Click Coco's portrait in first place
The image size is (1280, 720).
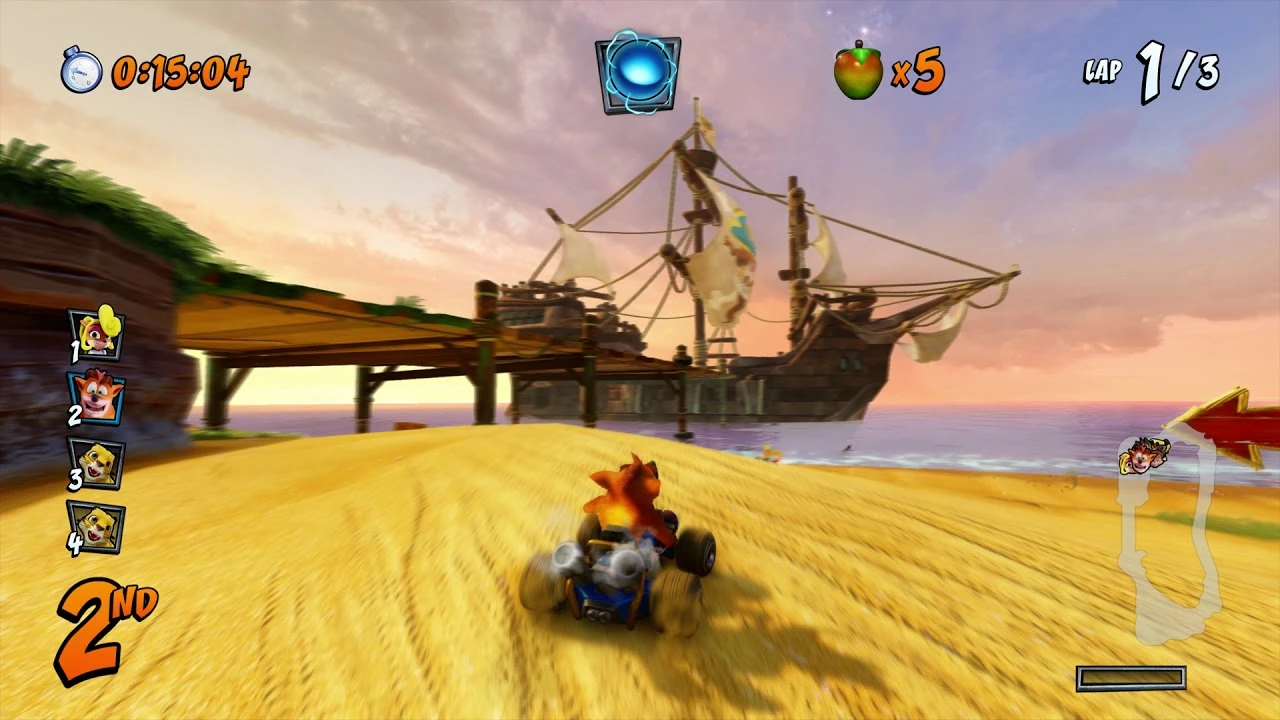point(100,335)
